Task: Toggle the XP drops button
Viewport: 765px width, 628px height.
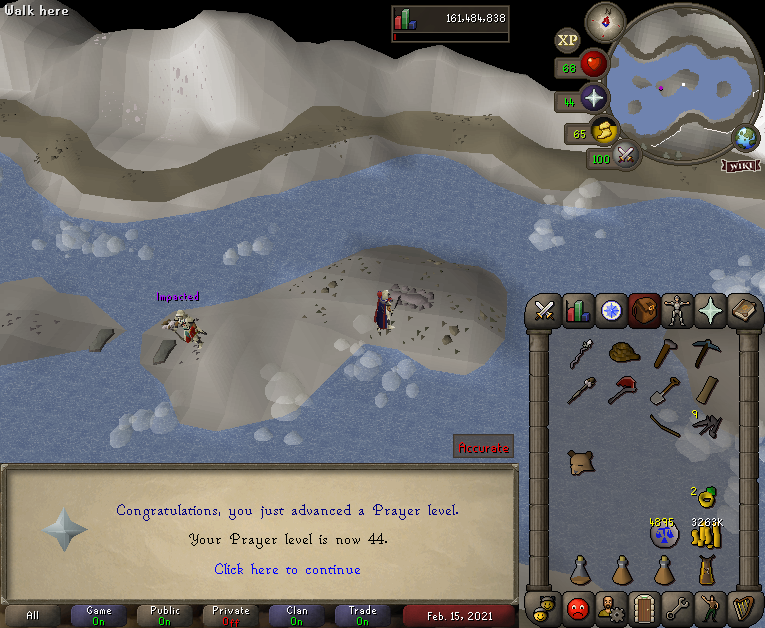Action: tap(568, 40)
